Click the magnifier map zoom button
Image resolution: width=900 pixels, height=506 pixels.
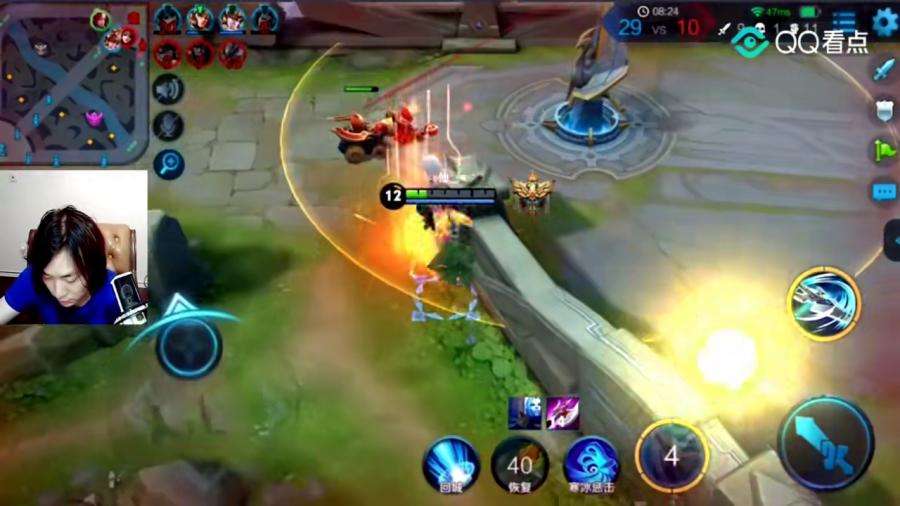(x=168, y=164)
